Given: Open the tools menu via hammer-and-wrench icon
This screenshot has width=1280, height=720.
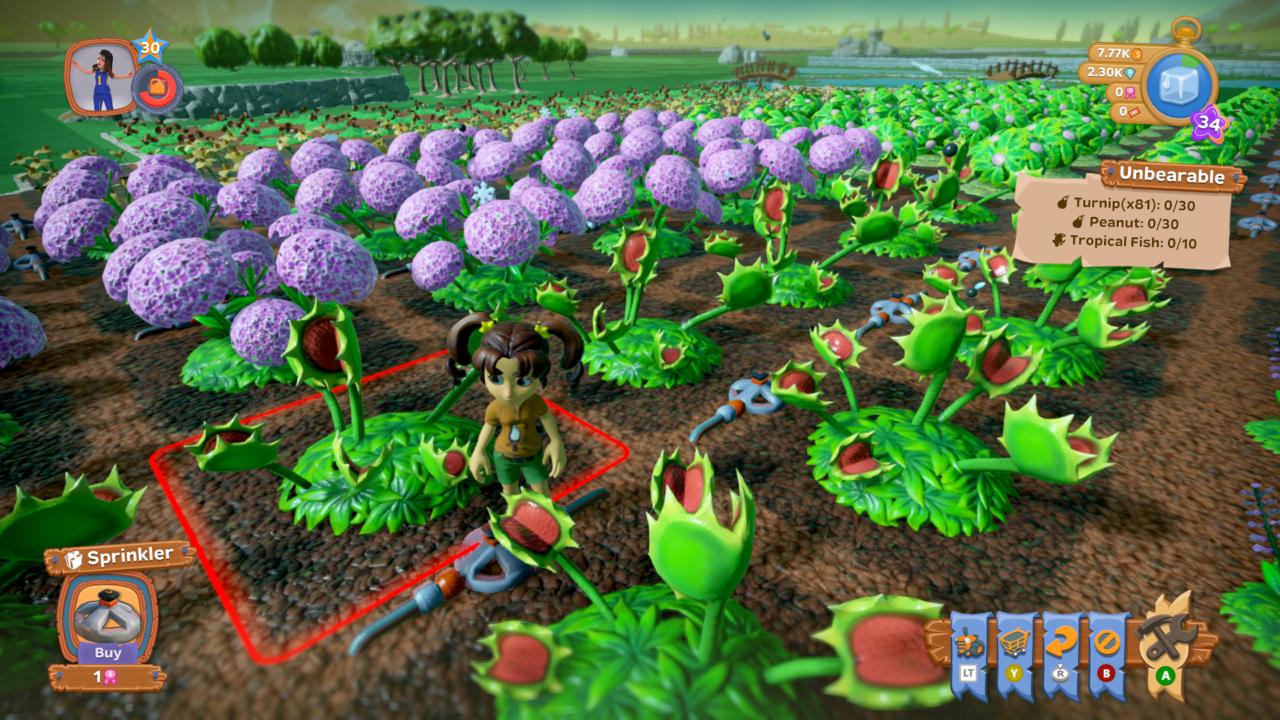Looking at the screenshot, I should (x=1163, y=638).
